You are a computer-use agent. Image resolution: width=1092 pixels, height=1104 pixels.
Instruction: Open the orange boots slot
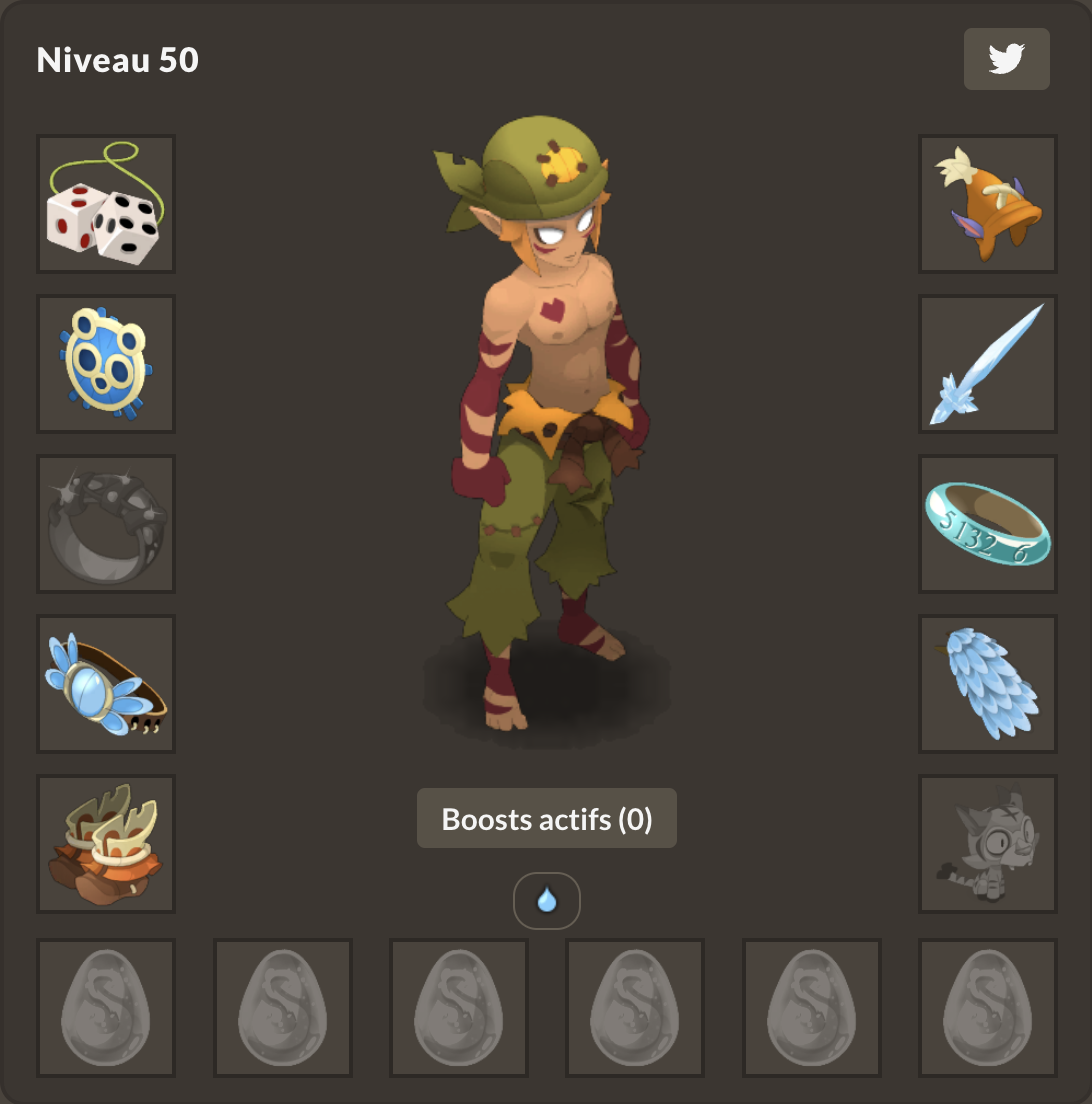click(x=106, y=844)
